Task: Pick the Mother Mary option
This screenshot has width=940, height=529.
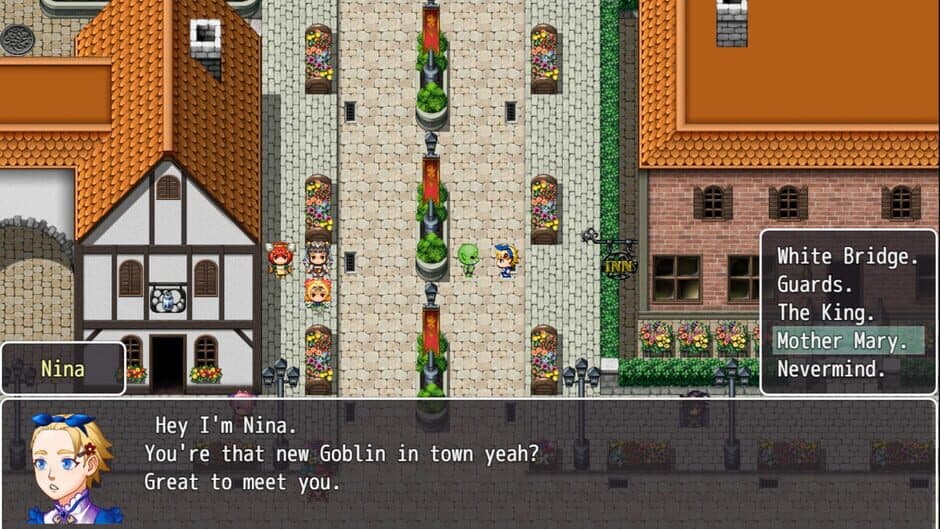Action: (846, 340)
